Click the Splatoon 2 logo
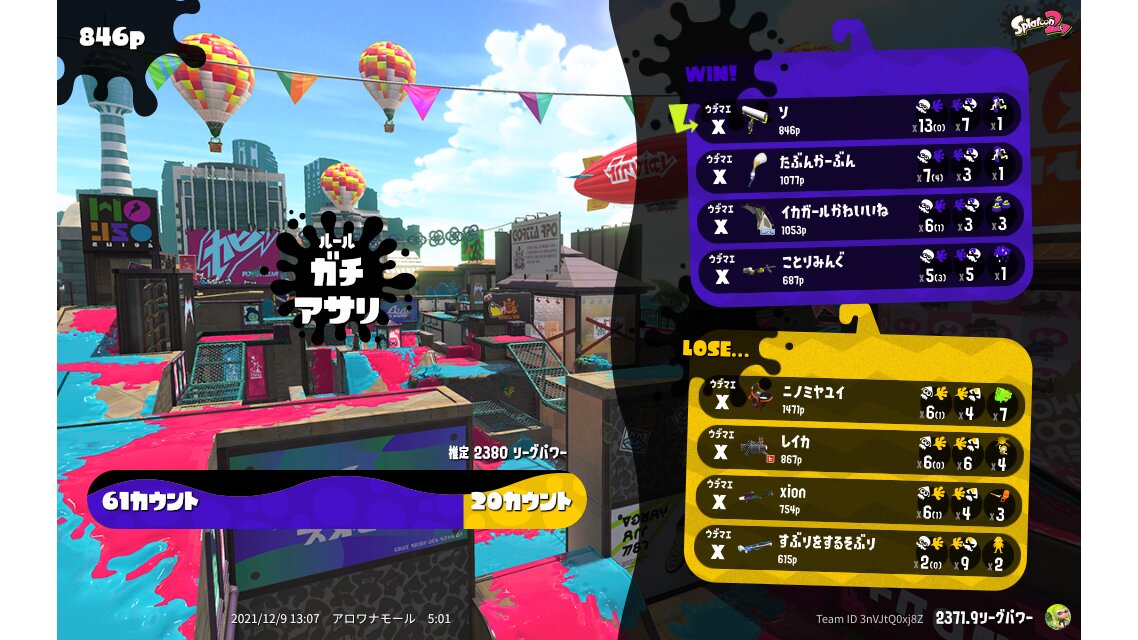1138x640 pixels. pyautogui.click(x=1040, y=24)
